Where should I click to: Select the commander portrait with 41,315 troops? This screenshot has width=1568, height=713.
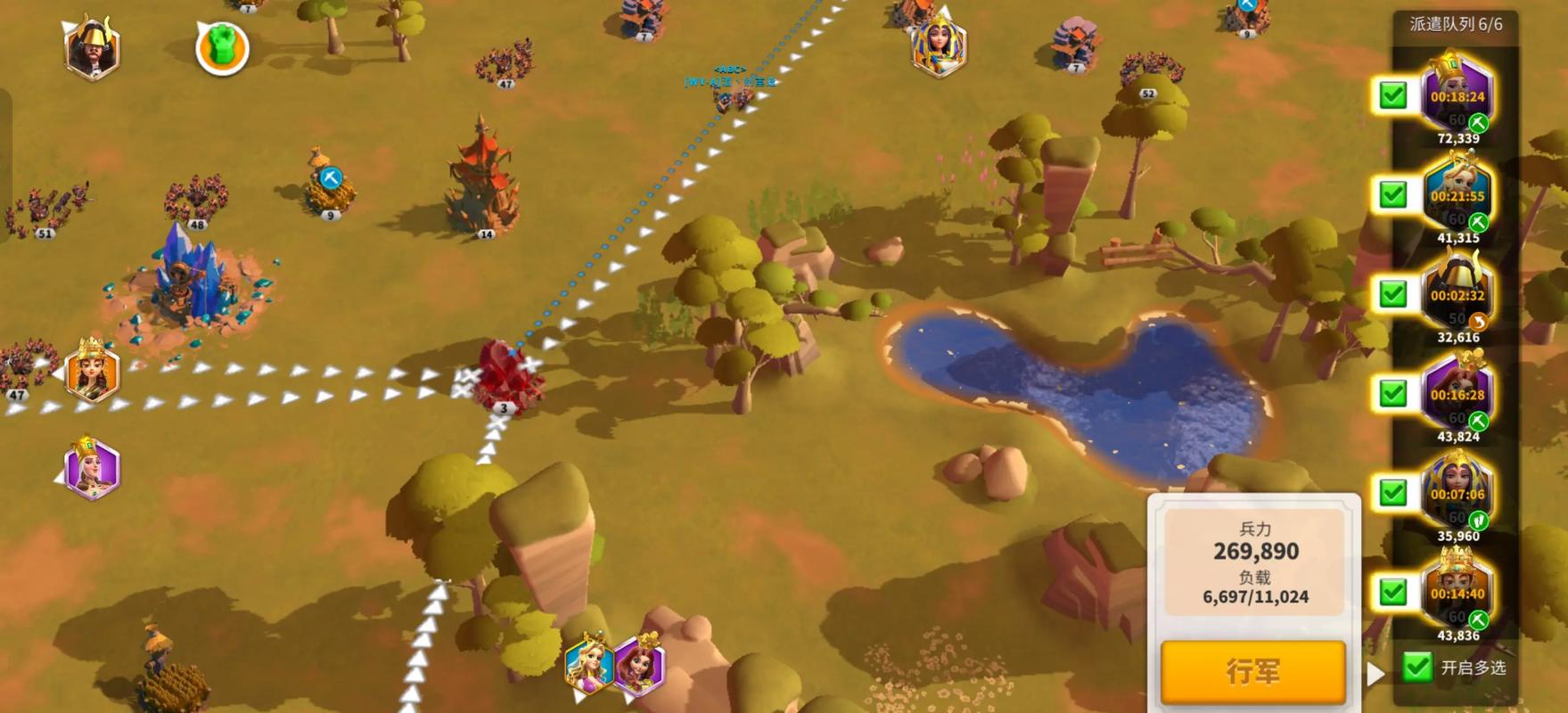coord(1457,194)
